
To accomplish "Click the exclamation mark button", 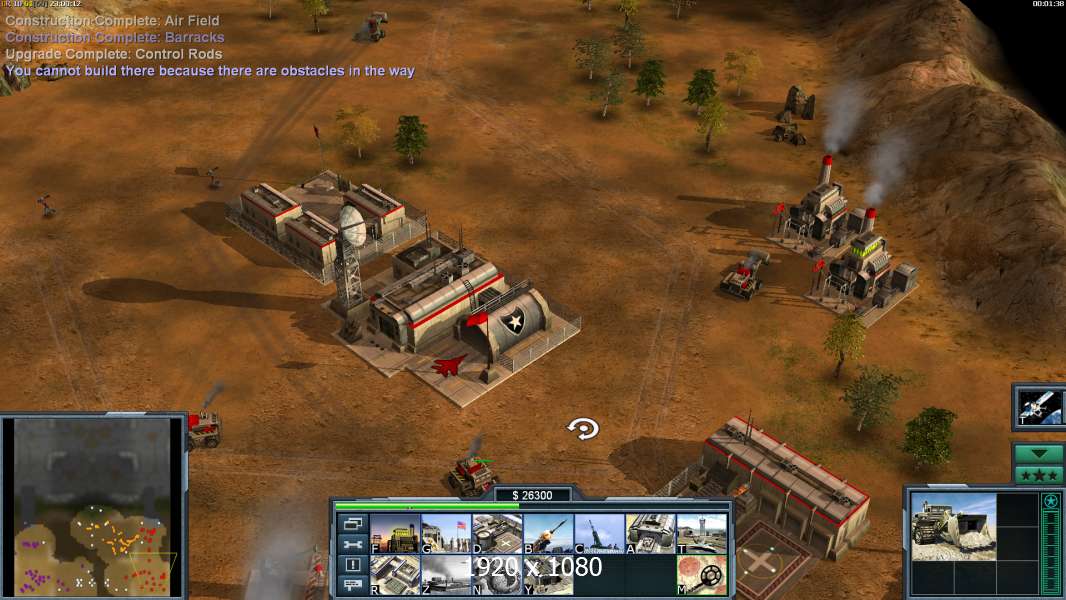I will (x=352, y=565).
